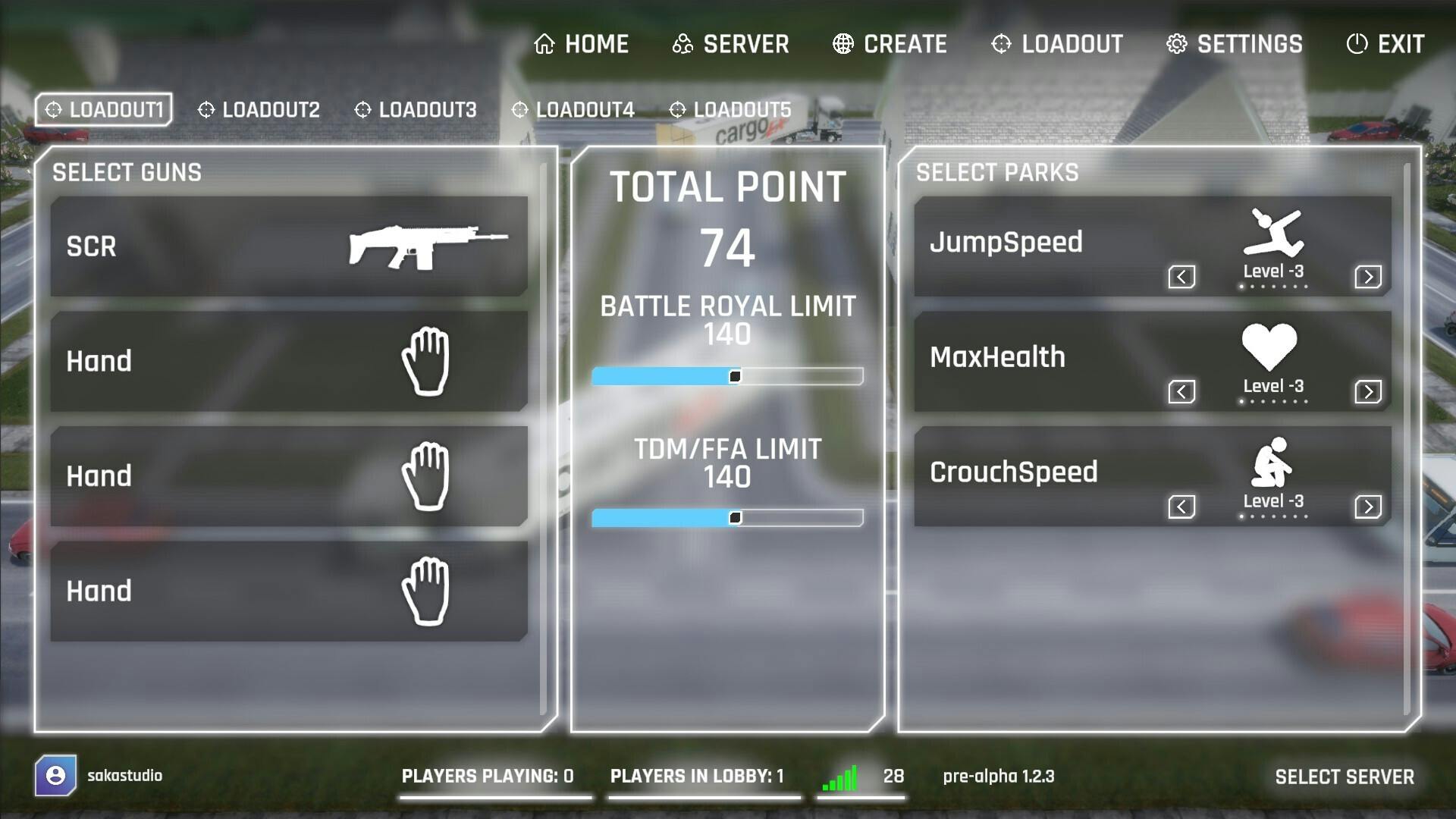The height and width of the screenshot is (819, 1456).
Task: Increase the JumpSpeed perk level
Action: coord(1368,277)
